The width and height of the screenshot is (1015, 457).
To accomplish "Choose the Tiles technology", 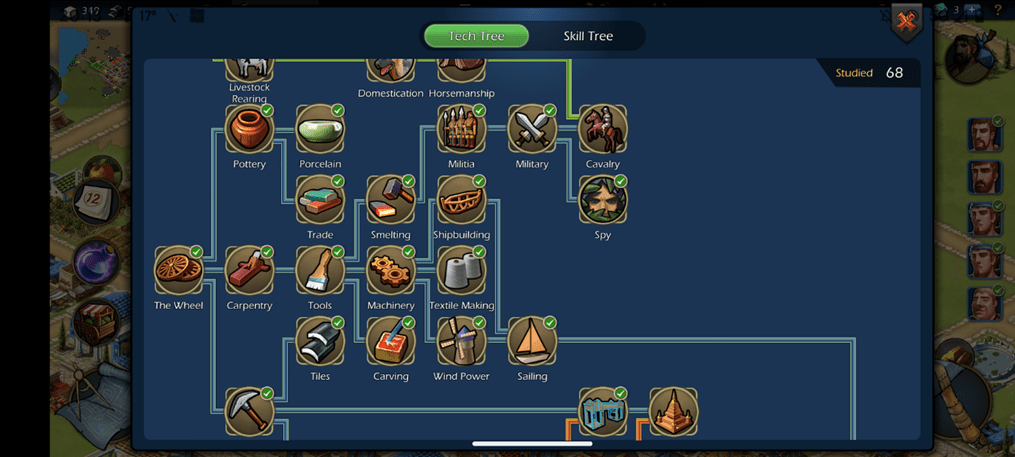I will (x=320, y=342).
